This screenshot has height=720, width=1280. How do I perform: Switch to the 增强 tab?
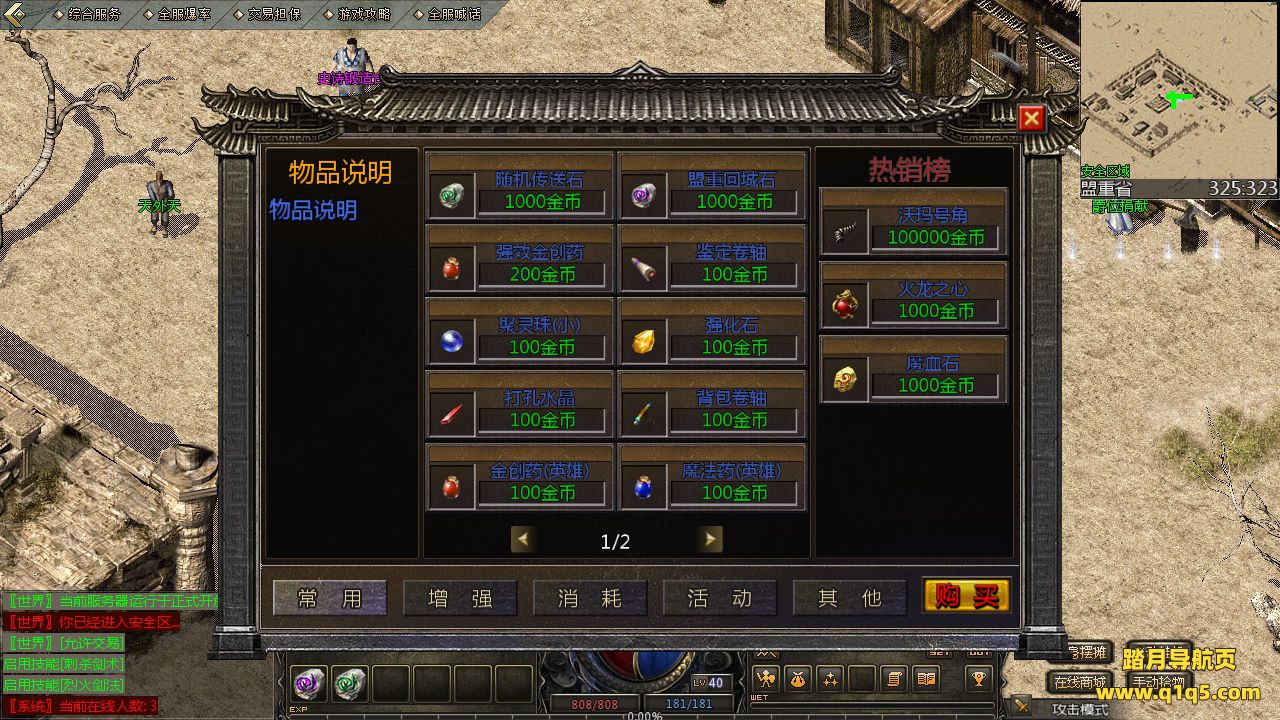click(x=460, y=598)
